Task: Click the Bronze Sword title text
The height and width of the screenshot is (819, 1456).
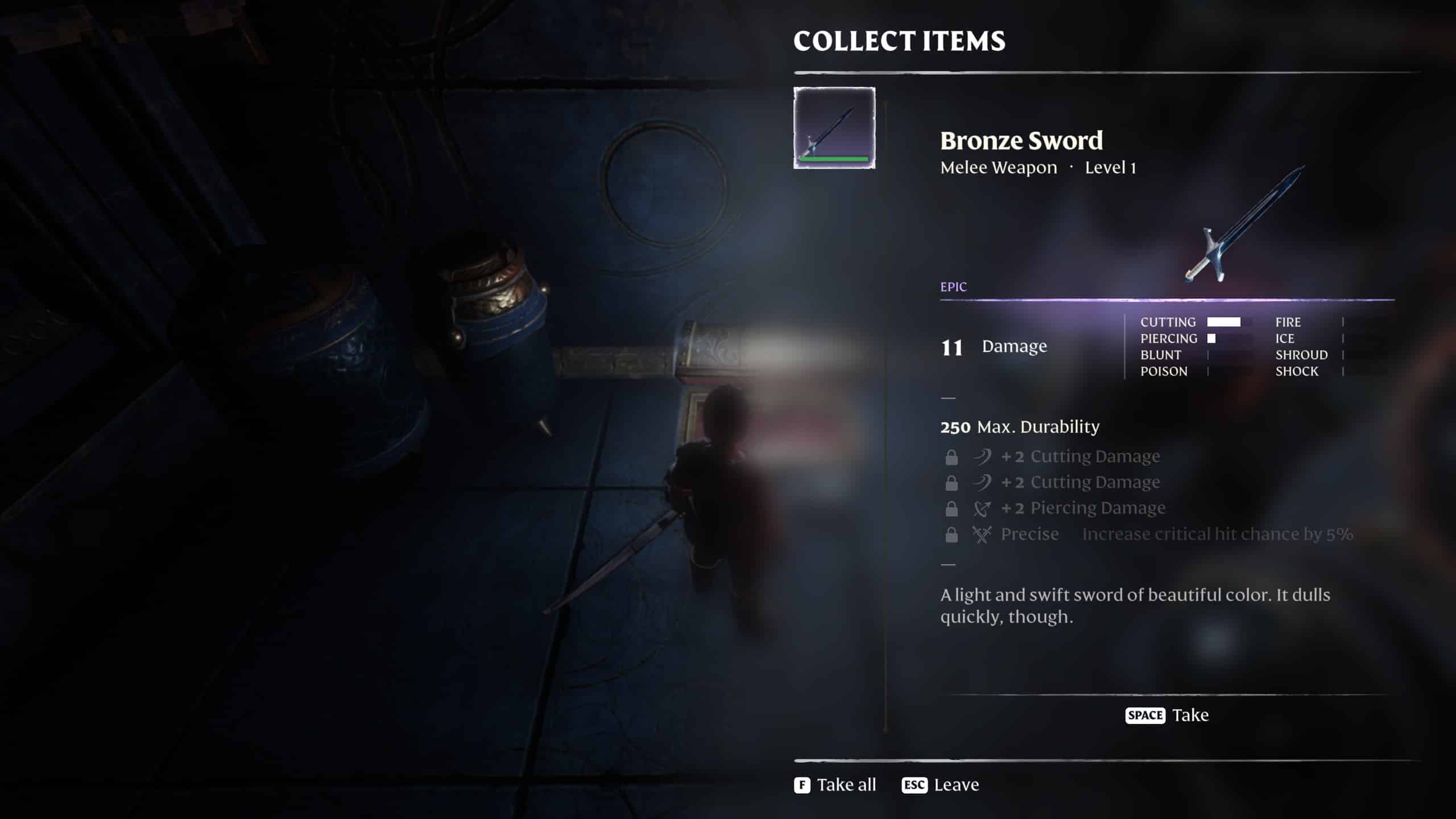Action: 1021,140
